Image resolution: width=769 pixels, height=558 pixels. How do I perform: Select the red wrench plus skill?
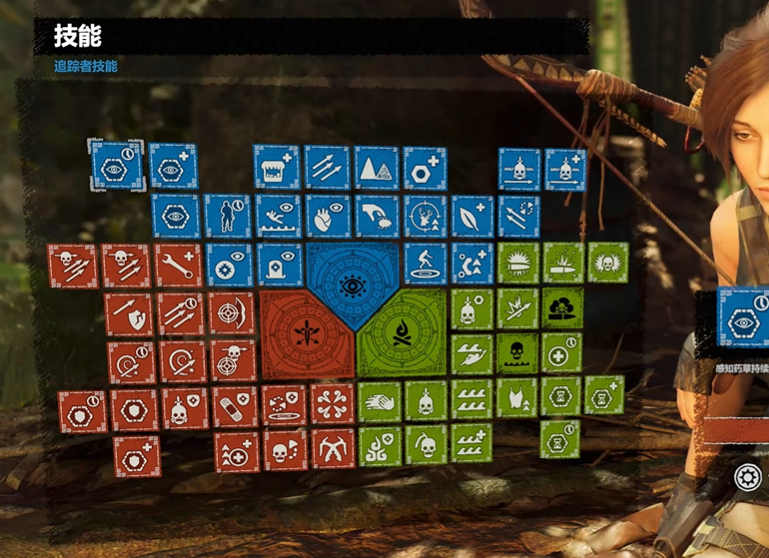coord(178,265)
